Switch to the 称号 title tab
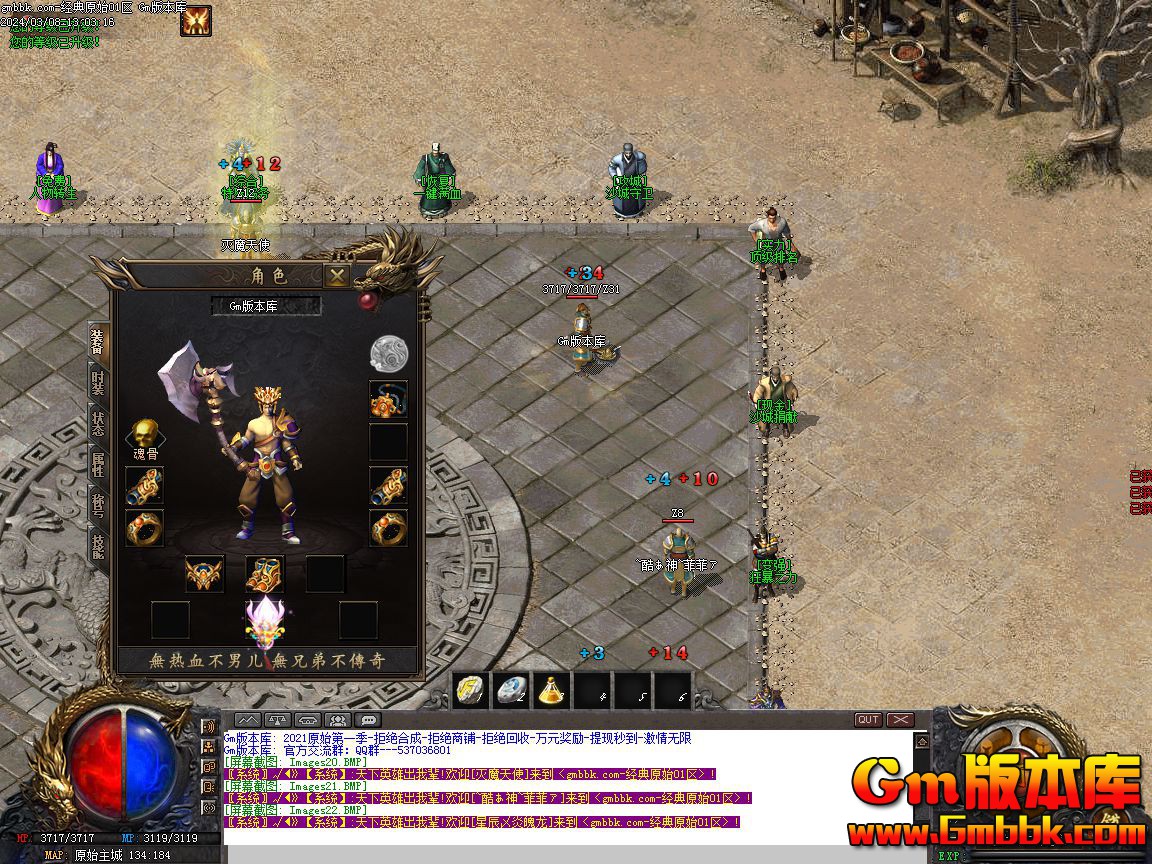1152x864 pixels. pyautogui.click(x=98, y=505)
